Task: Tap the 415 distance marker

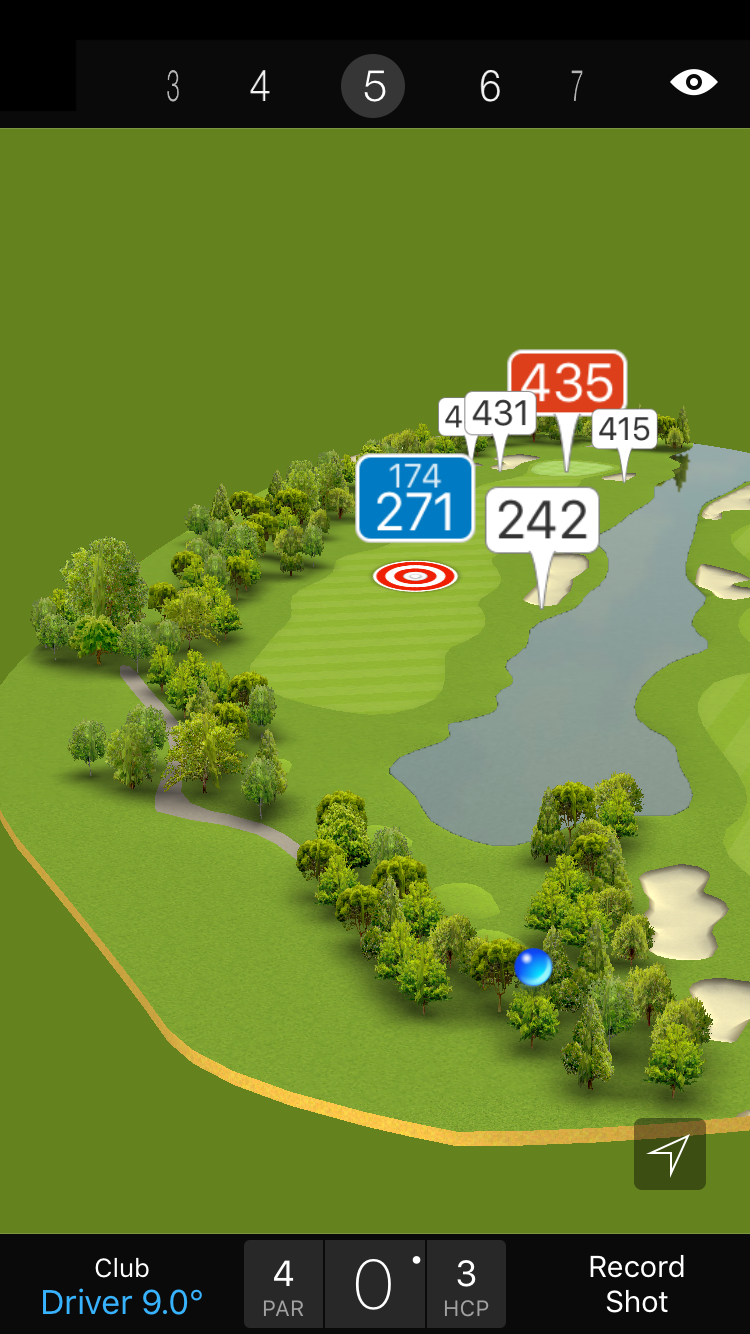Action: pyautogui.click(x=625, y=429)
